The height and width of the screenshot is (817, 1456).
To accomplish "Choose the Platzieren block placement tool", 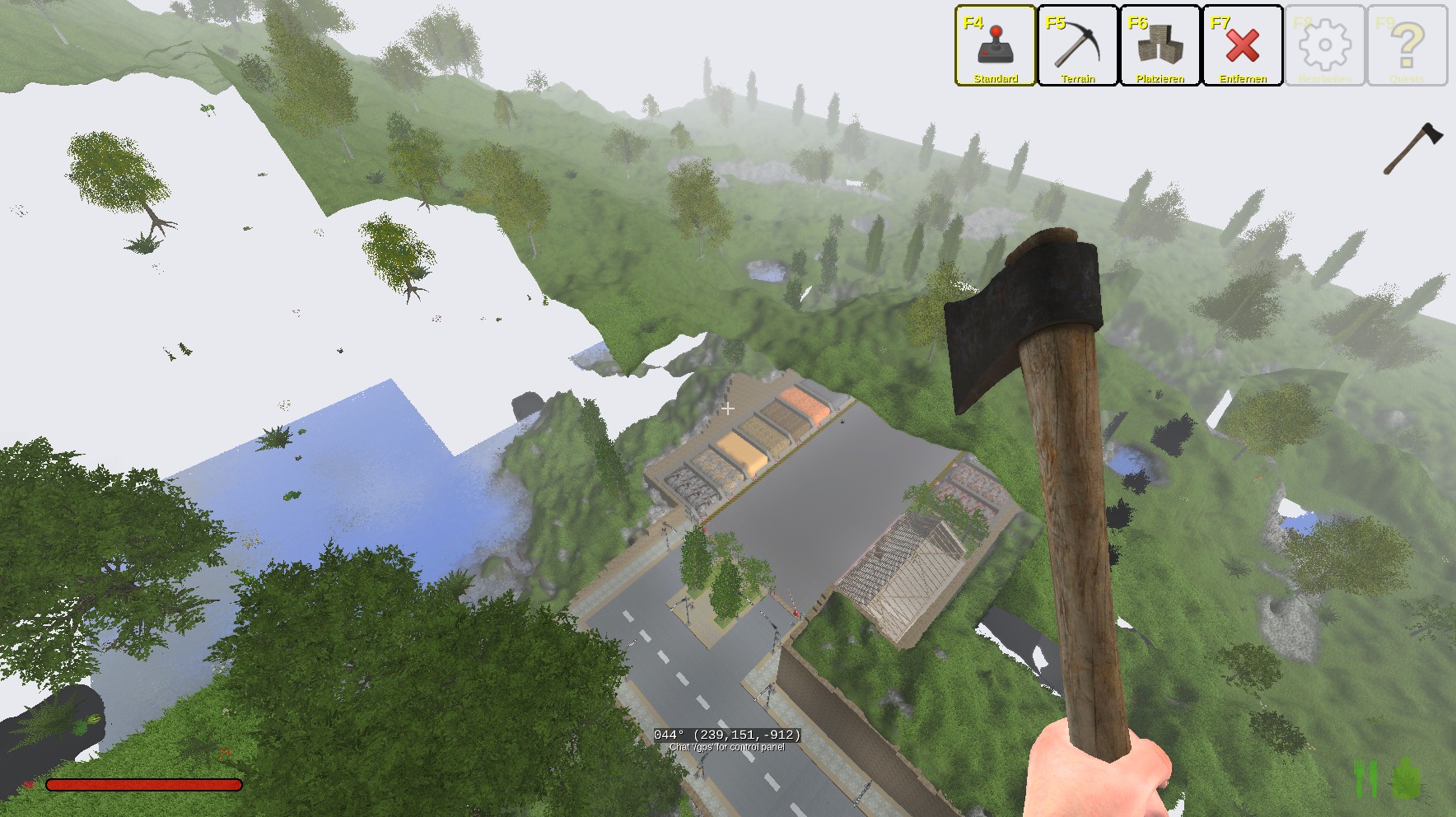I will coord(1160,45).
